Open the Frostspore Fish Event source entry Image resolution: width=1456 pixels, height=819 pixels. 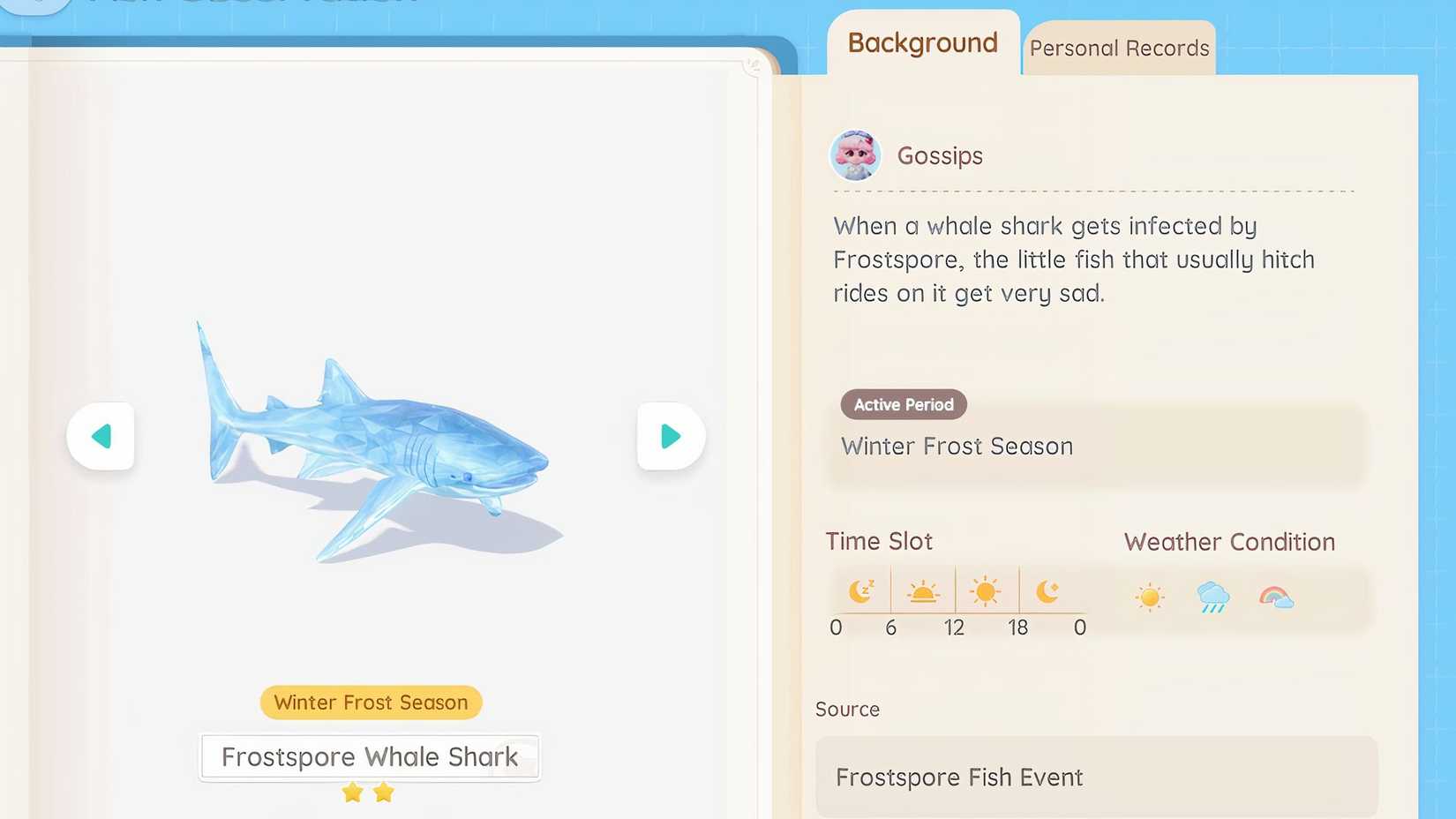(958, 777)
